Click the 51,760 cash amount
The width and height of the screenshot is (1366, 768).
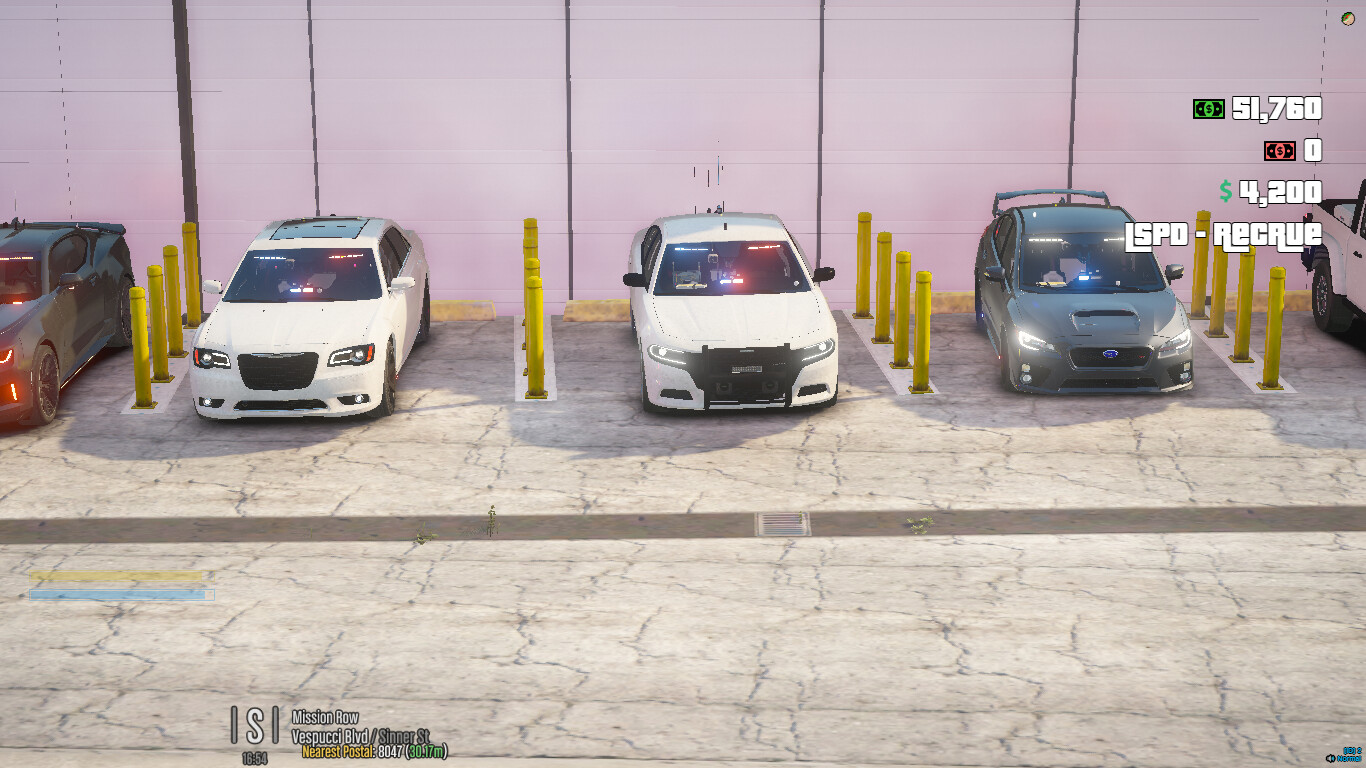(x=1280, y=107)
